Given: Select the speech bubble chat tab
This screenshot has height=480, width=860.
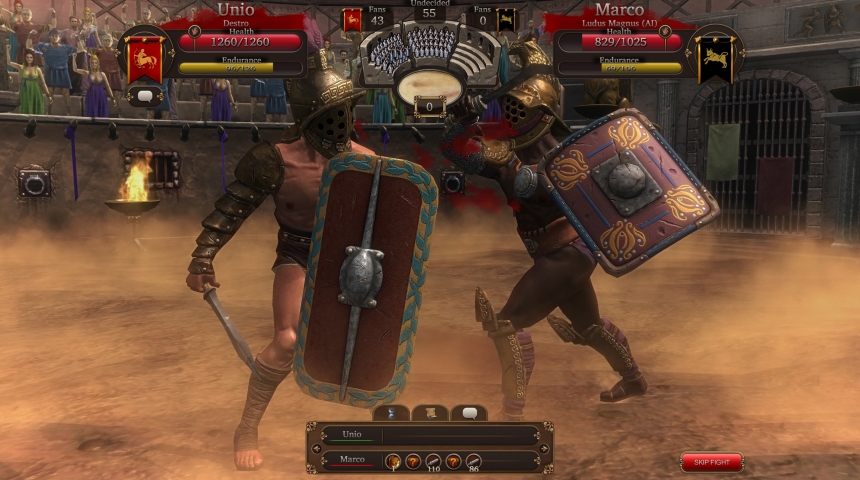Looking at the screenshot, I should pyautogui.click(x=469, y=413).
